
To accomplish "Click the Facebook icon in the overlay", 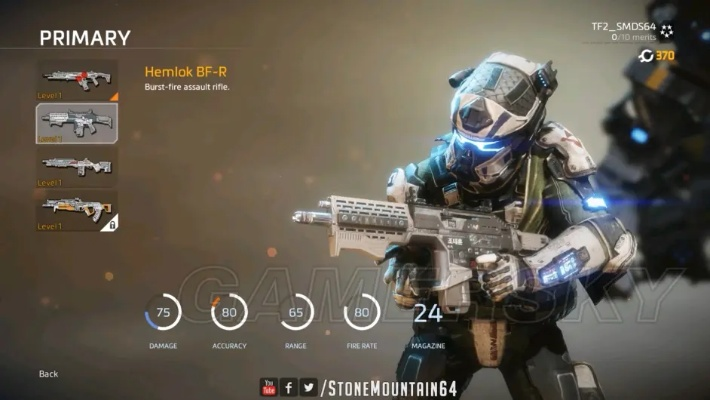I will [x=288, y=386].
